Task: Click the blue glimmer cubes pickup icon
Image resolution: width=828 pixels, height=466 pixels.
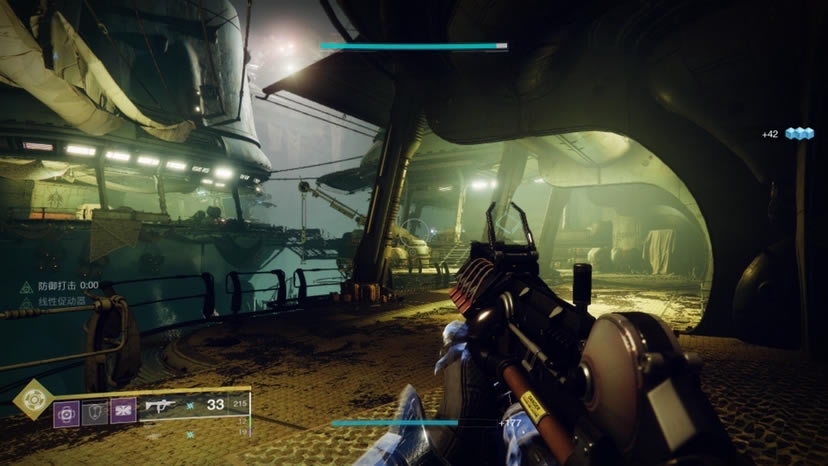Action: click(799, 133)
